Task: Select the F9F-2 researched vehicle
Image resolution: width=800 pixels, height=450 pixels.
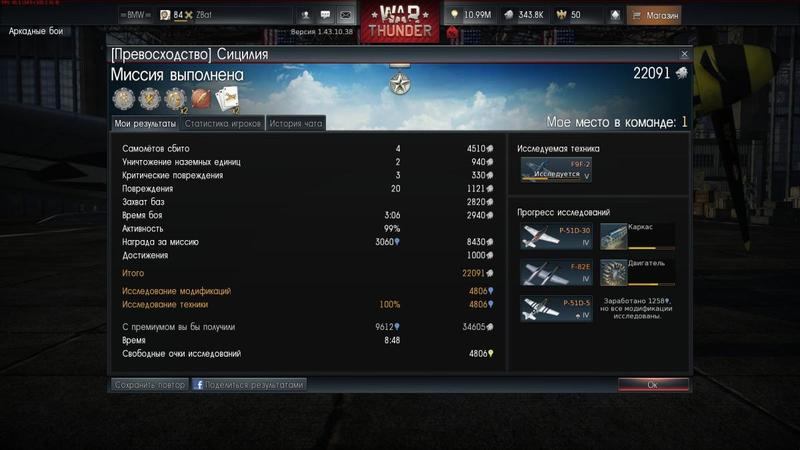Action: [556, 169]
